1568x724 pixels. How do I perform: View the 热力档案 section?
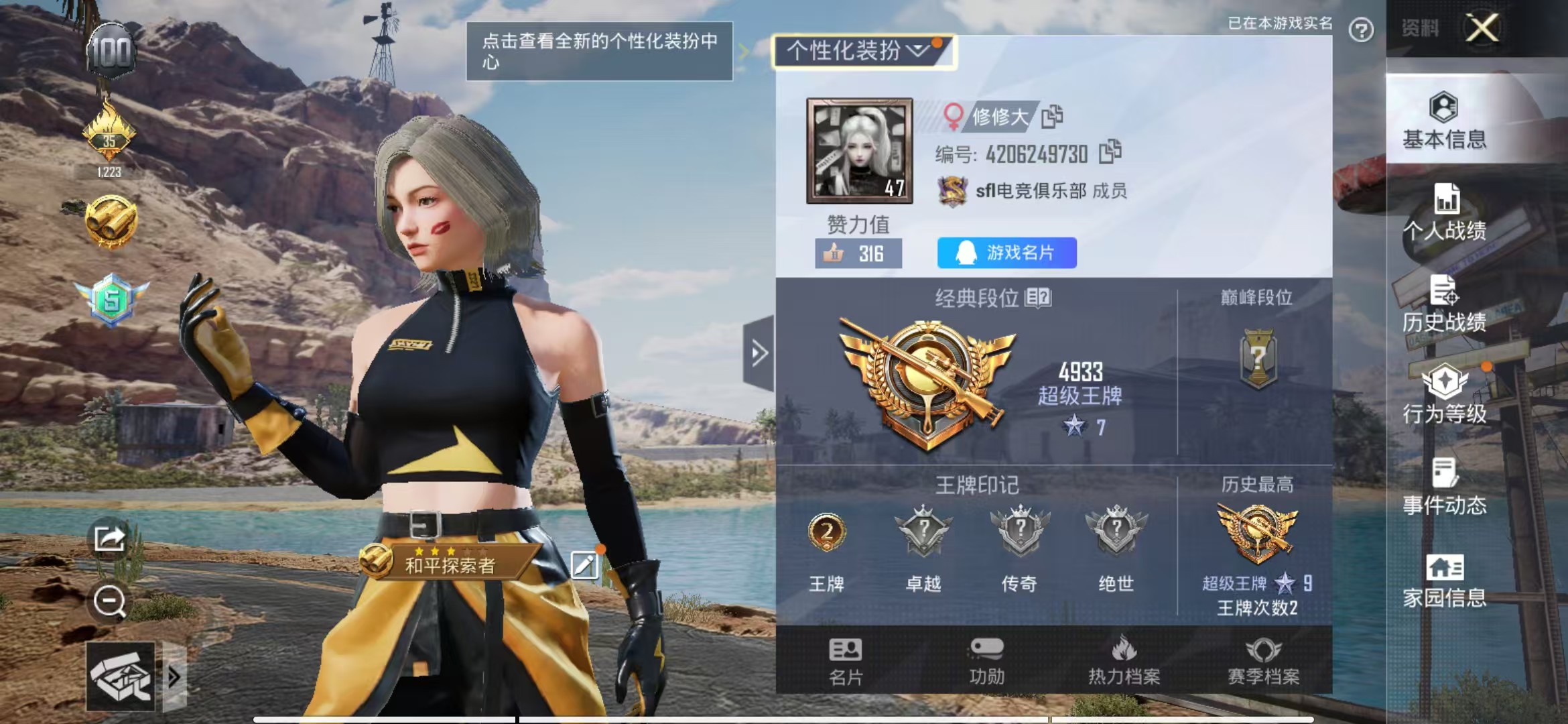point(1124,661)
